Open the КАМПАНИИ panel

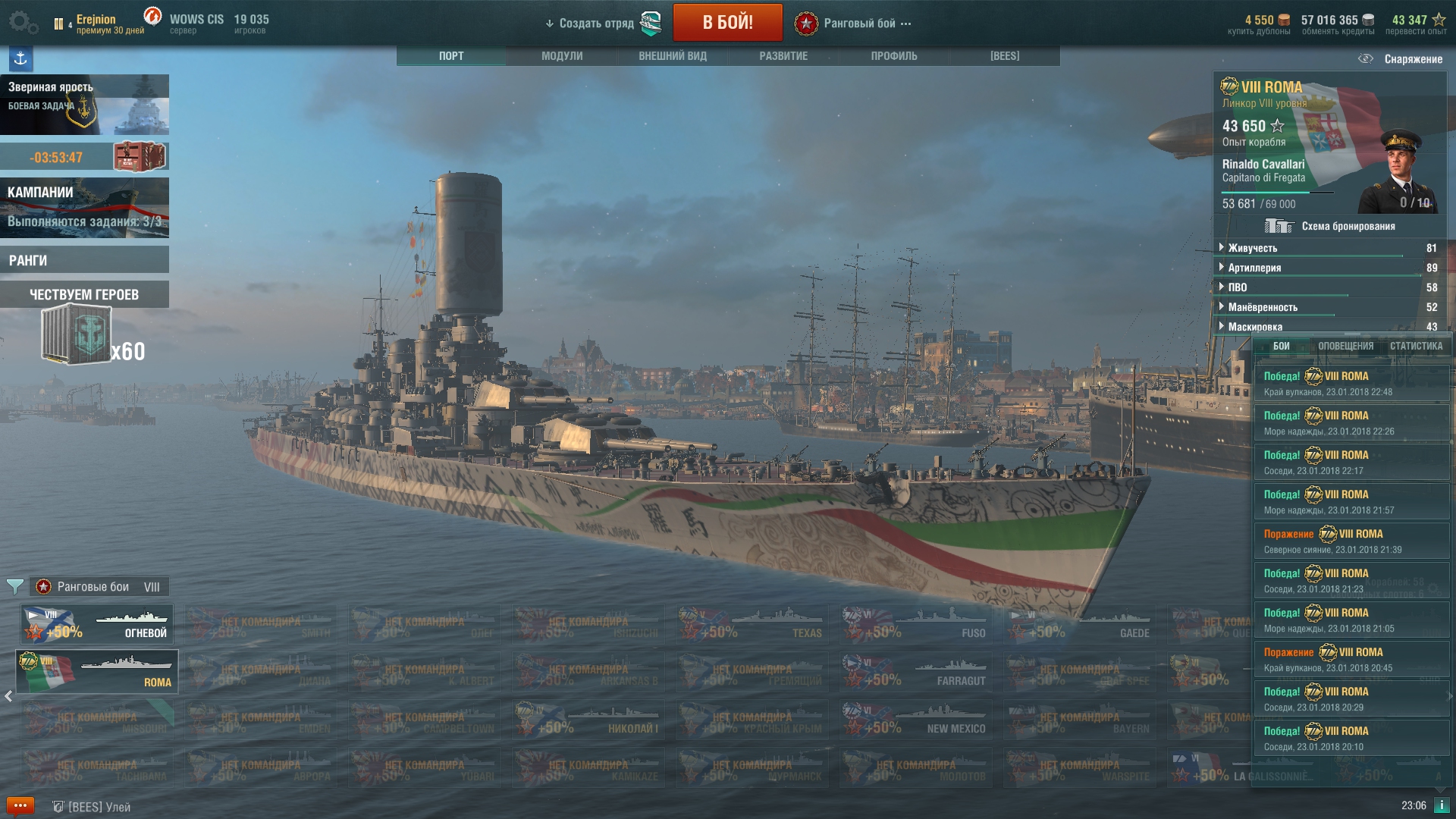pos(84,207)
